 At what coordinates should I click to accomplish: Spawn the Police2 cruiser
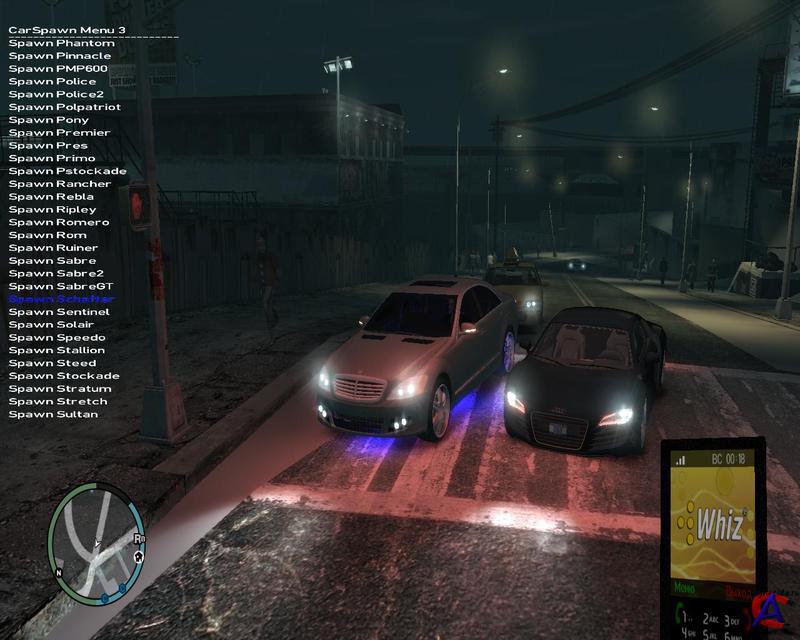click(x=58, y=94)
